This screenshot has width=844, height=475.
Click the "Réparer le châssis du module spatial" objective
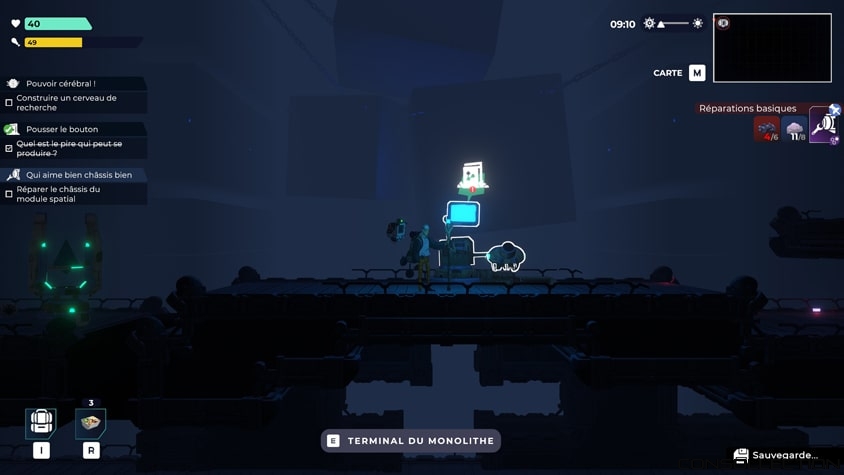58,193
